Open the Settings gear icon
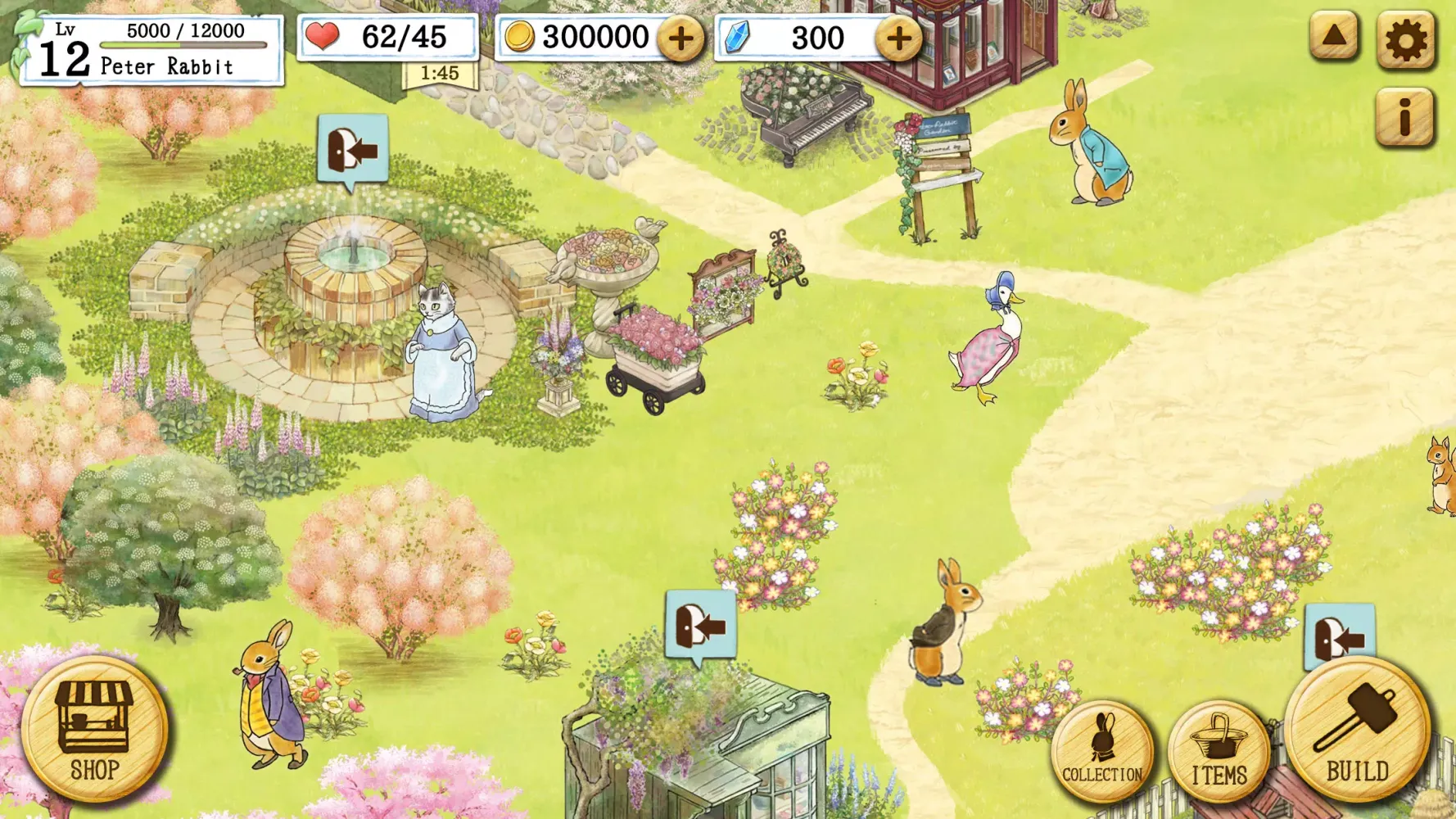 [x=1407, y=36]
